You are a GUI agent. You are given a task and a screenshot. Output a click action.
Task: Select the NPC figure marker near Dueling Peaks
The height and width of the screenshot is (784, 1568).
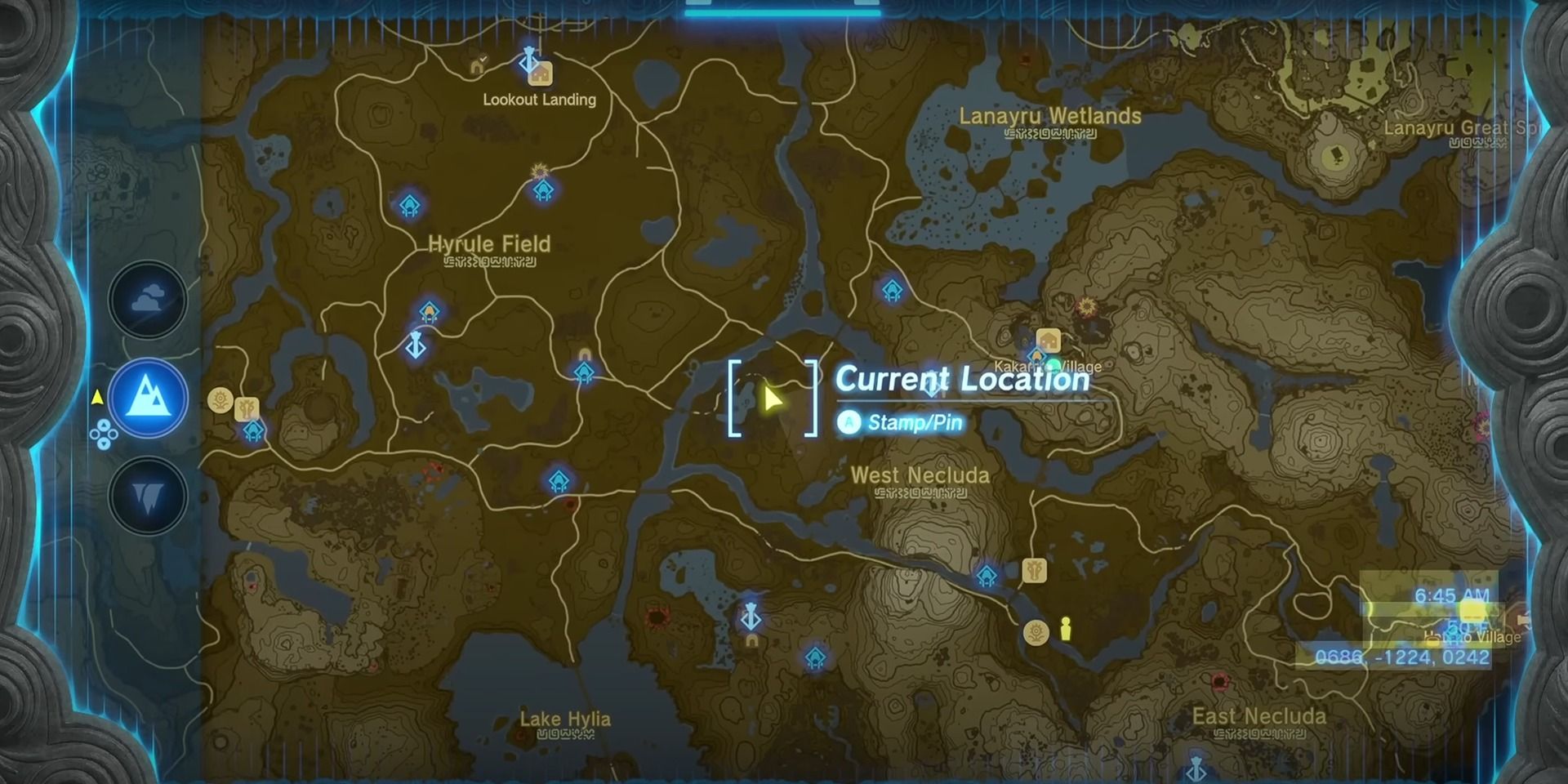[x=1066, y=629]
